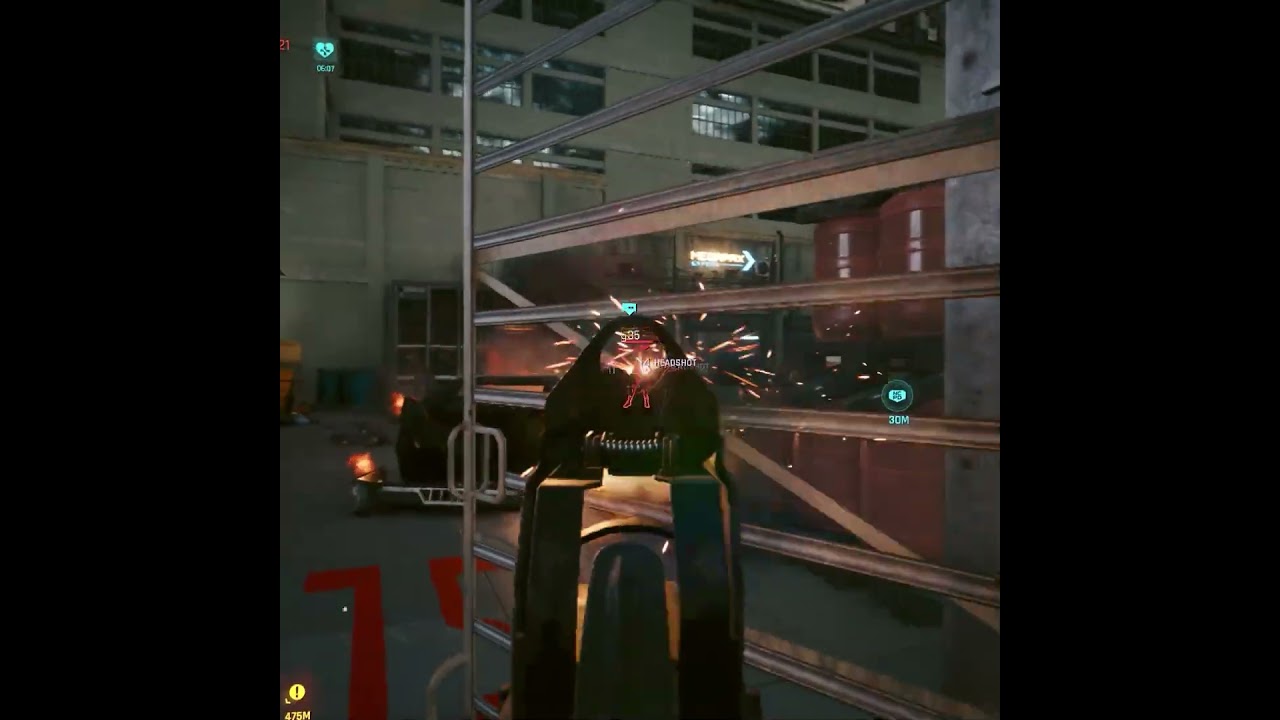Select the MEGABLDG sign on the wall
Image resolution: width=1280 pixels, height=720 pixels.
718,258
